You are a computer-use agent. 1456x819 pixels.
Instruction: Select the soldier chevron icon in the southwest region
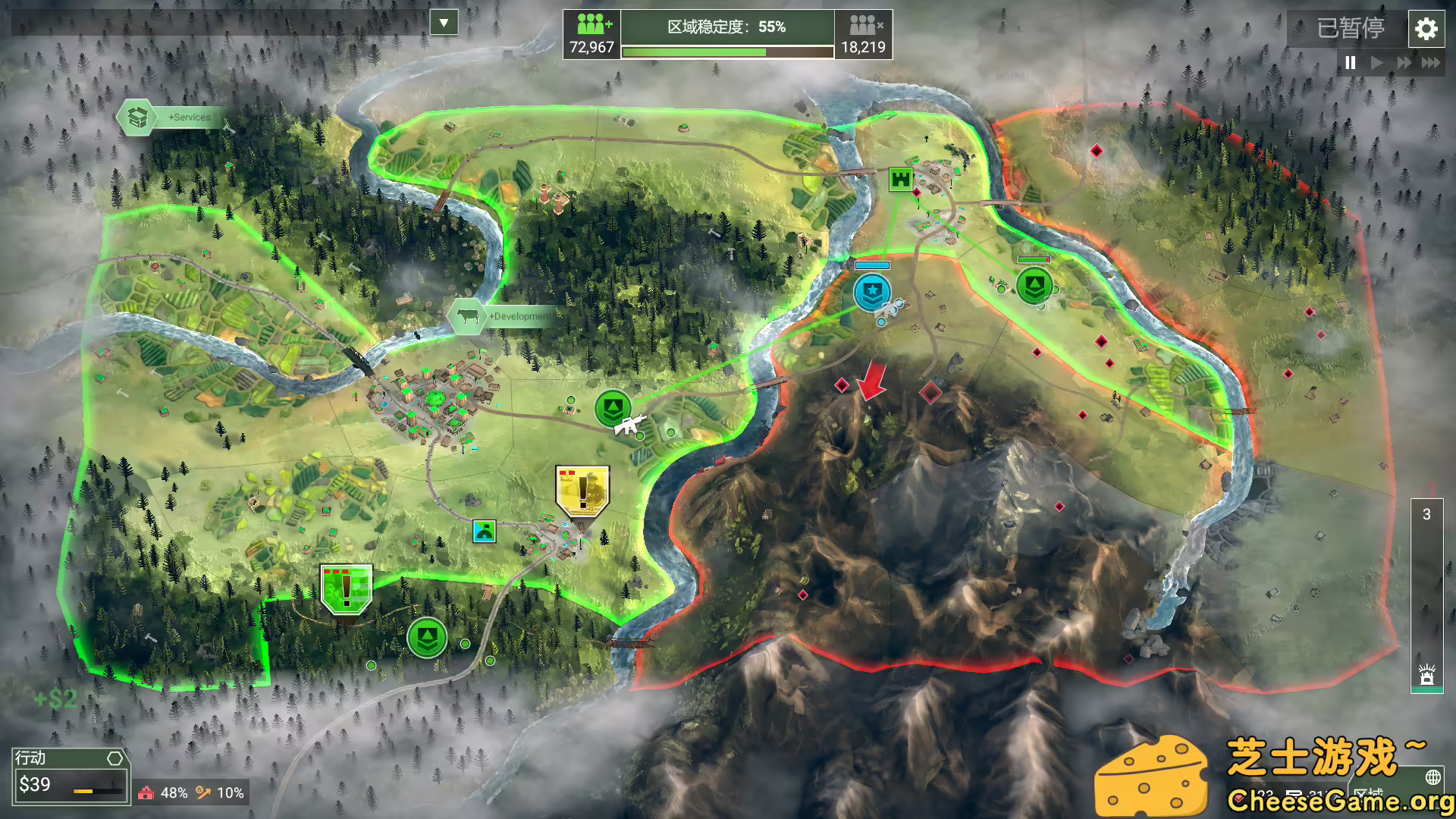(427, 639)
